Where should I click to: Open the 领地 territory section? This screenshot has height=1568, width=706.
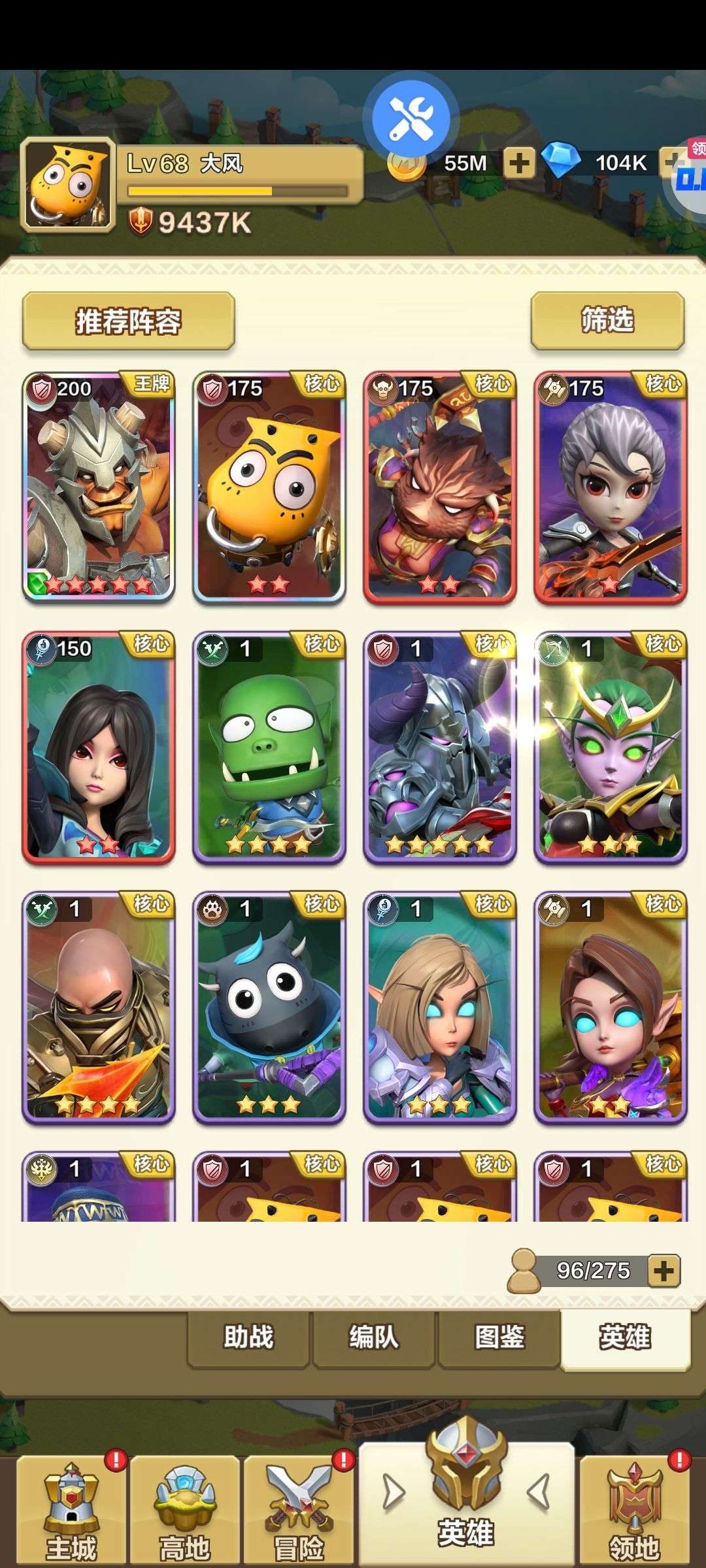(634, 1511)
